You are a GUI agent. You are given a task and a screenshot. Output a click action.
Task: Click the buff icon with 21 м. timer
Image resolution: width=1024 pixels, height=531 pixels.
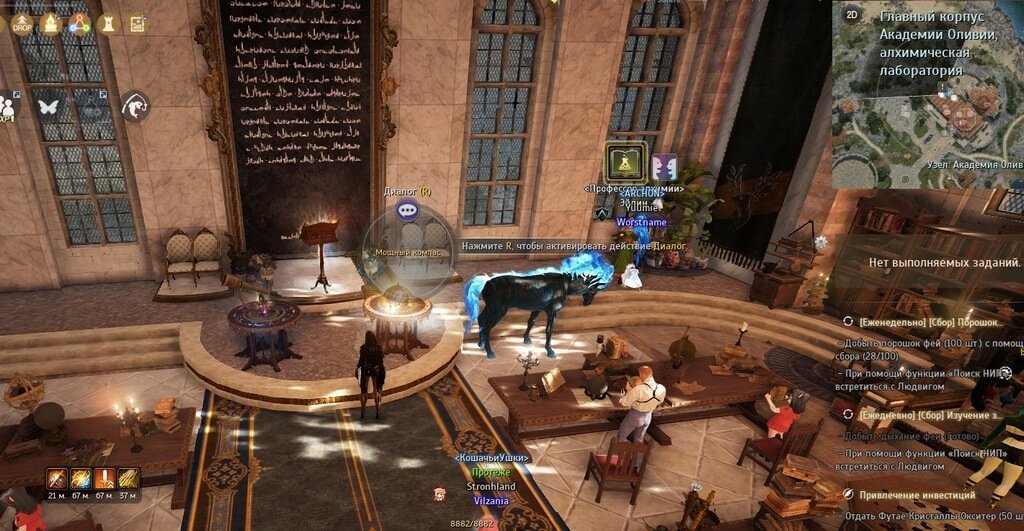[56, 478]
